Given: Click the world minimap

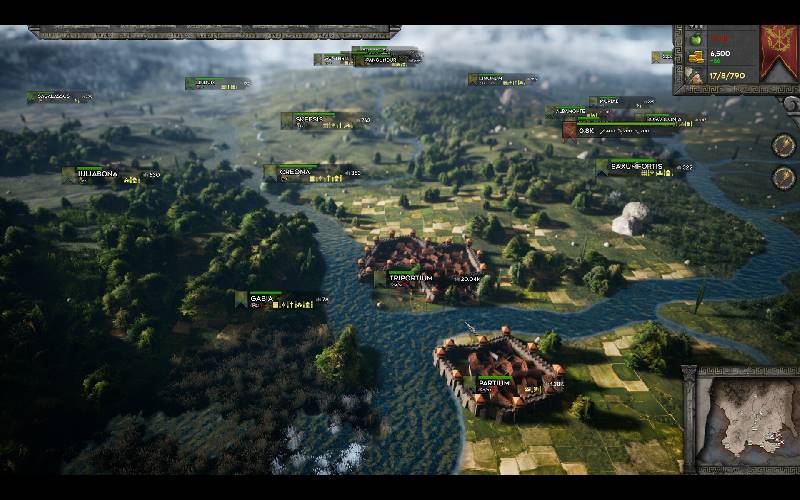Looking at the screenshot, I should click(x=741, y=421).
